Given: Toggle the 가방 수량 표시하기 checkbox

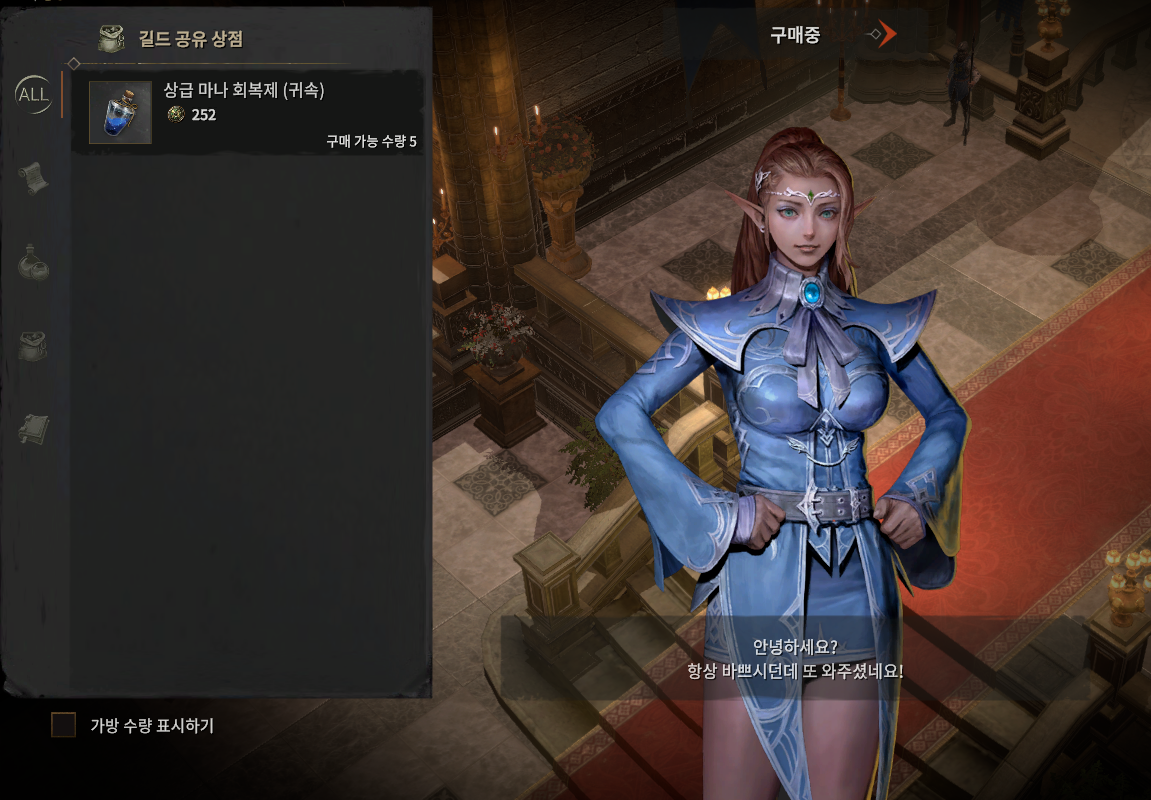Looking at the screenshot, I should point(64,725).
